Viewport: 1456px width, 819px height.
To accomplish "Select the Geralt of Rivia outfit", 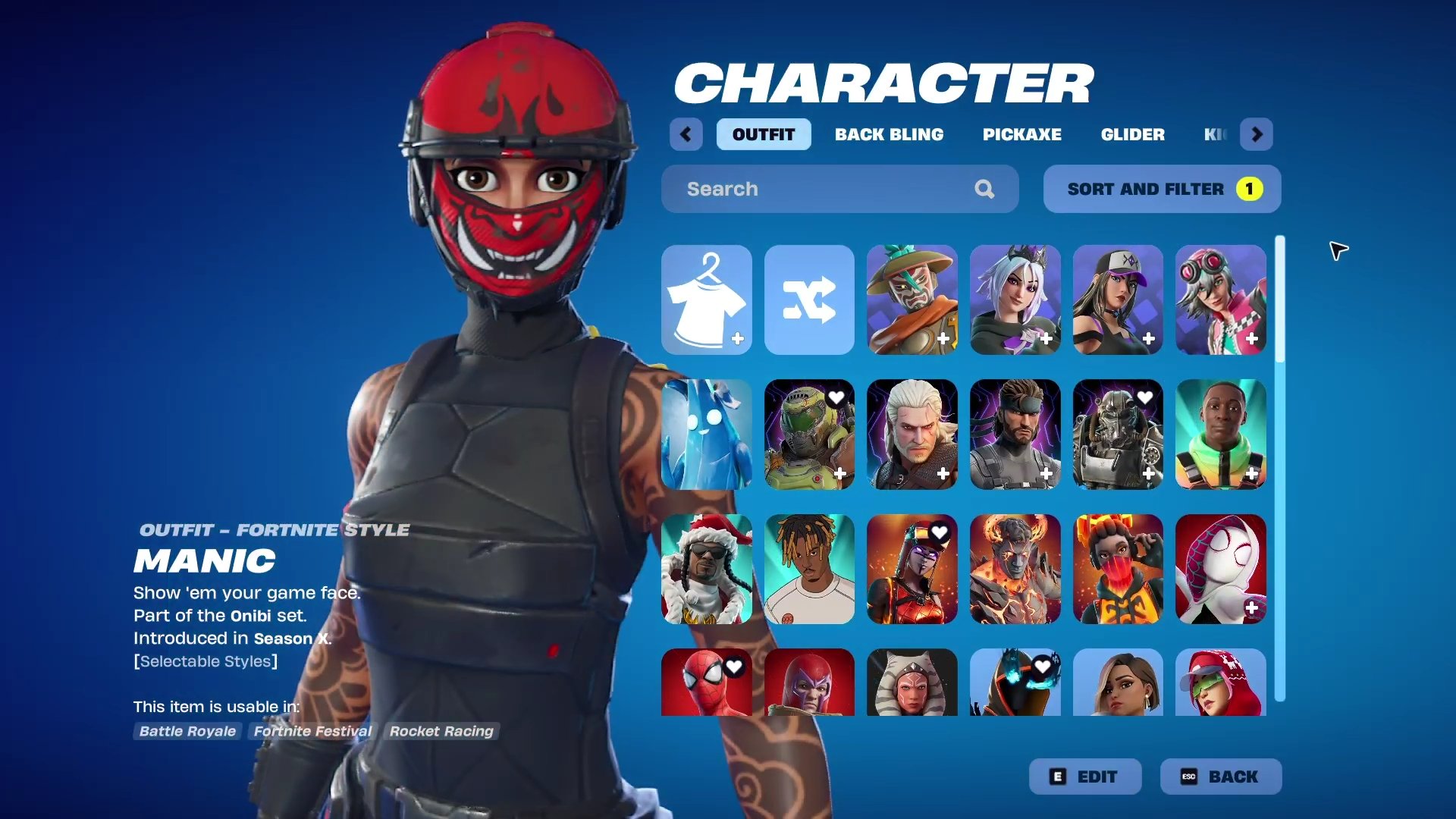I will tap(912, 435).
